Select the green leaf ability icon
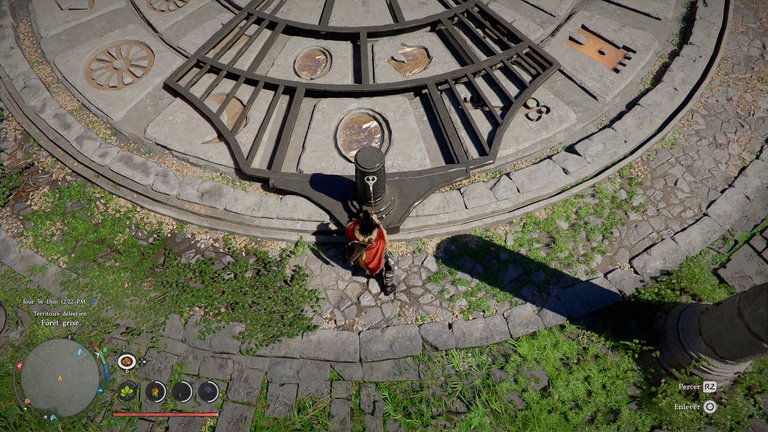The image size is (768, 432). [128, 391]
